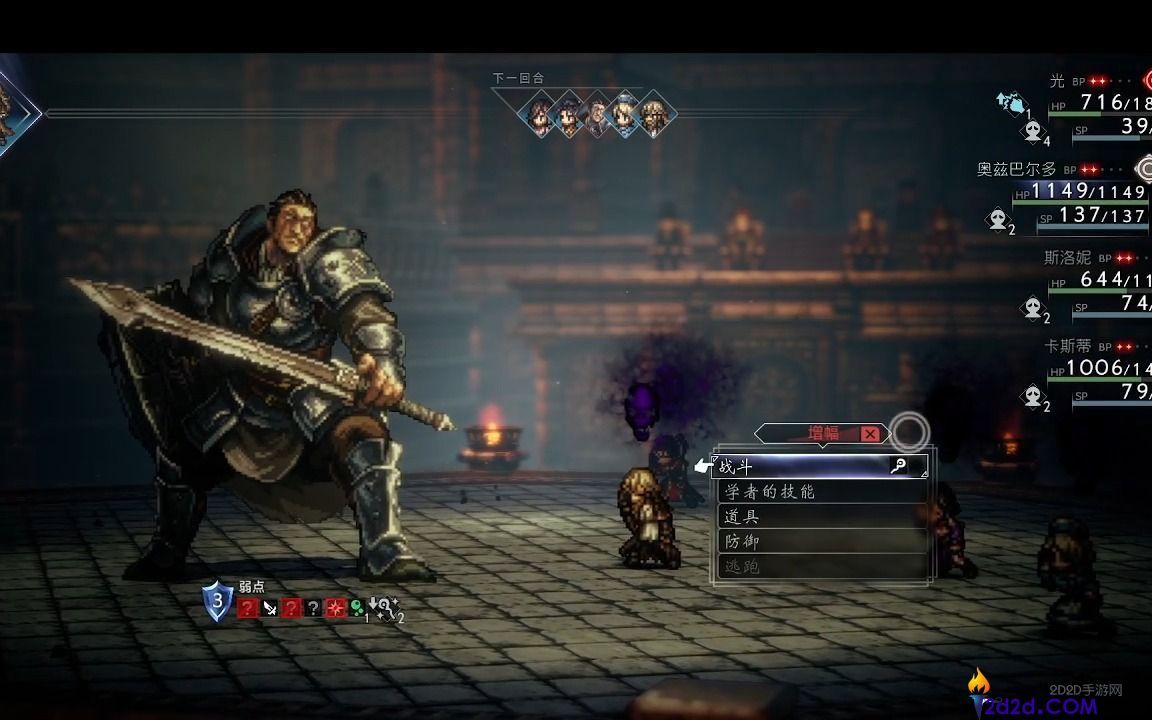This screenshot has width=1152, height=720.
Task: Open the 学者的技能 skills menu
Action: (x=800, y=492)
